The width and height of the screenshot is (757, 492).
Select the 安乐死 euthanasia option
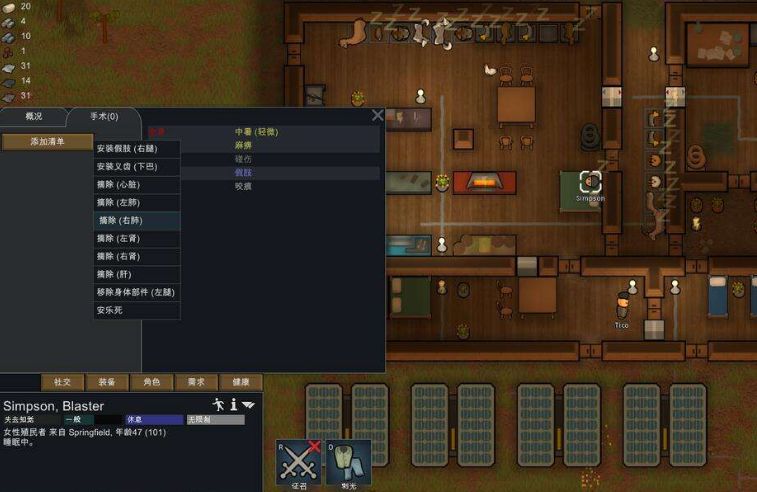(109, 310)
